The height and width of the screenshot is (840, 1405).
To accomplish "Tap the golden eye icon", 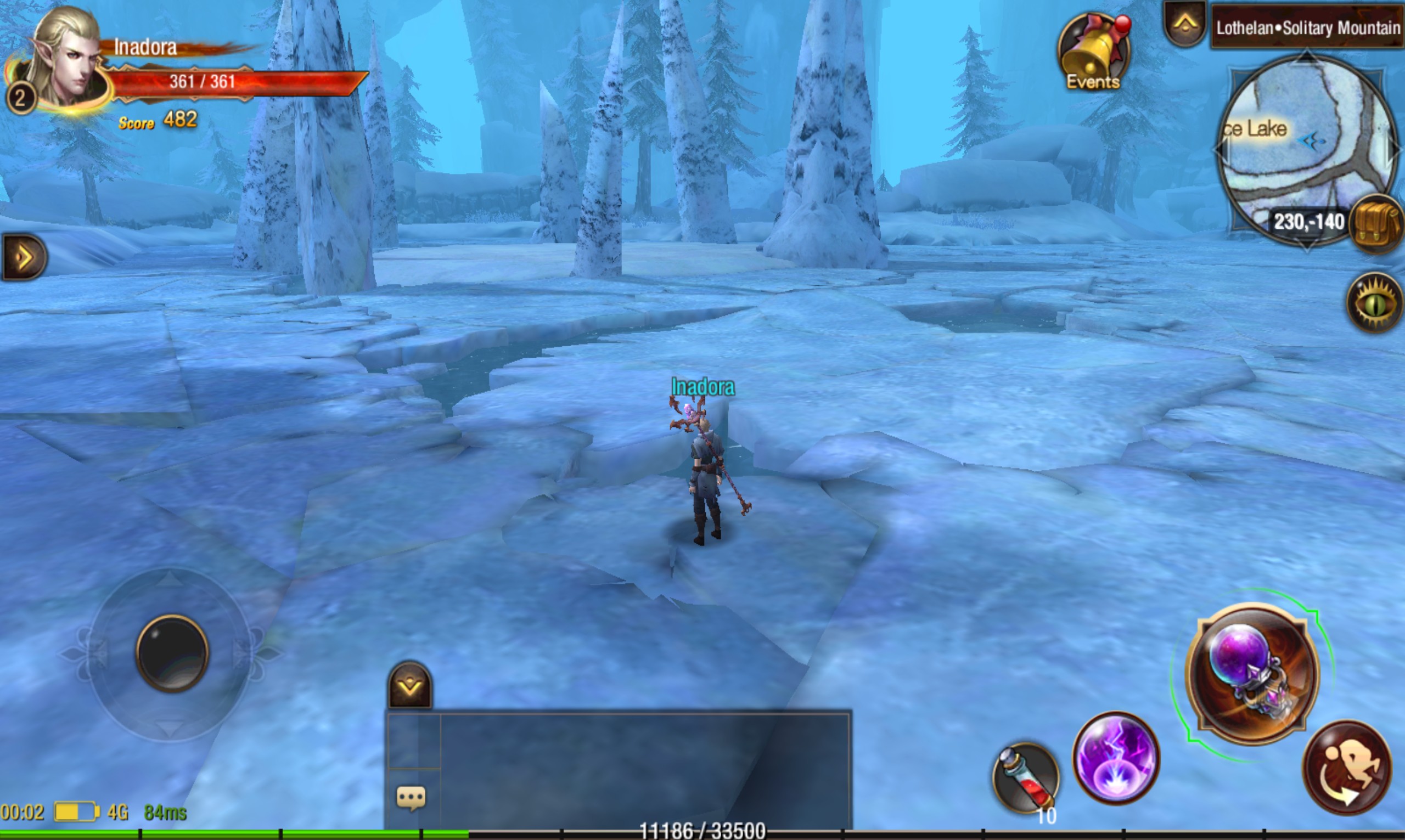I will coord(1375,303).
